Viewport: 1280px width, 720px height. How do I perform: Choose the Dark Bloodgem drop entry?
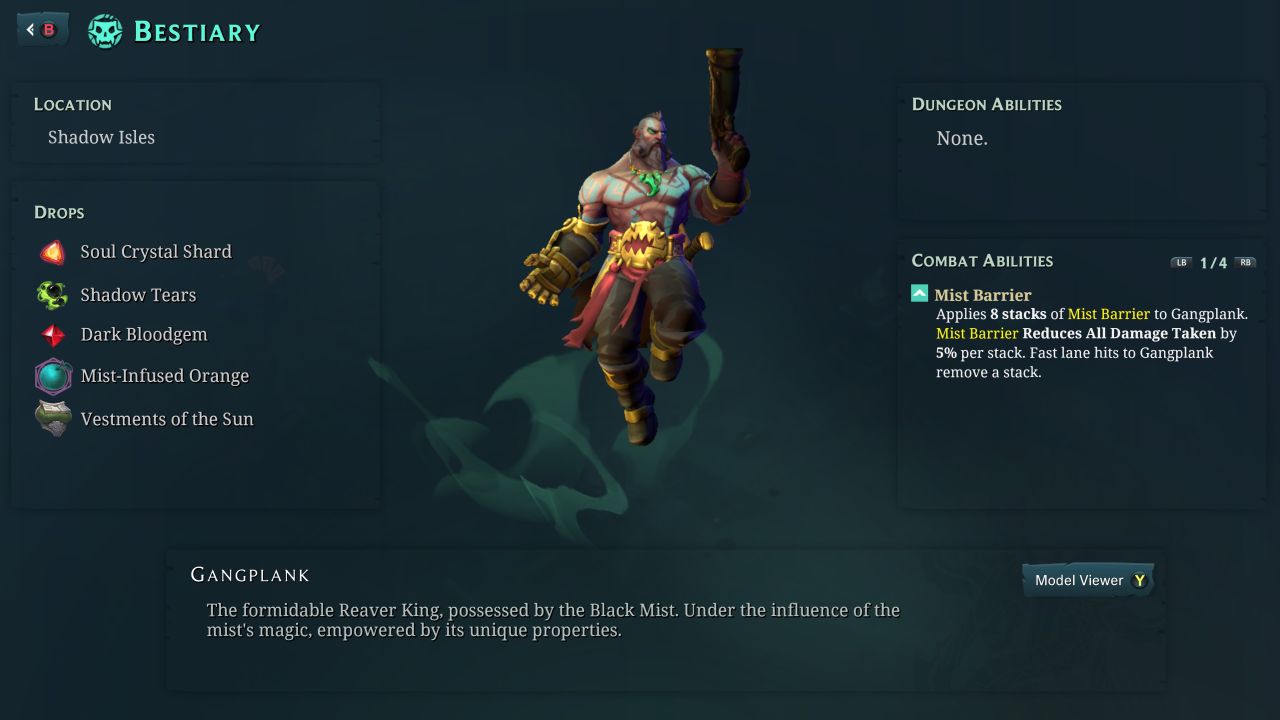[x=143, y=335]
